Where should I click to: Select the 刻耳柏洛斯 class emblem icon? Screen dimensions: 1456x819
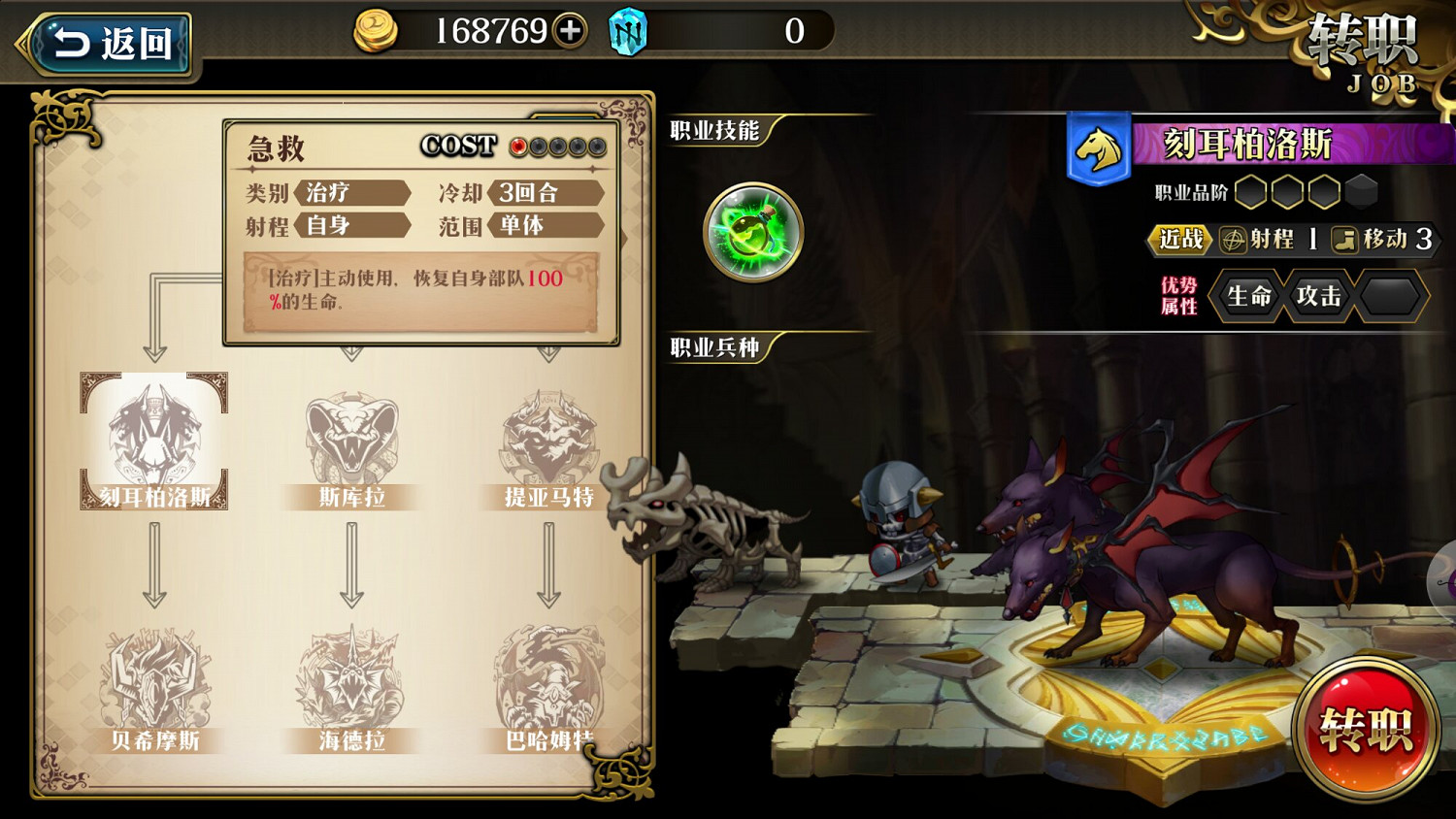click(155, 437)
